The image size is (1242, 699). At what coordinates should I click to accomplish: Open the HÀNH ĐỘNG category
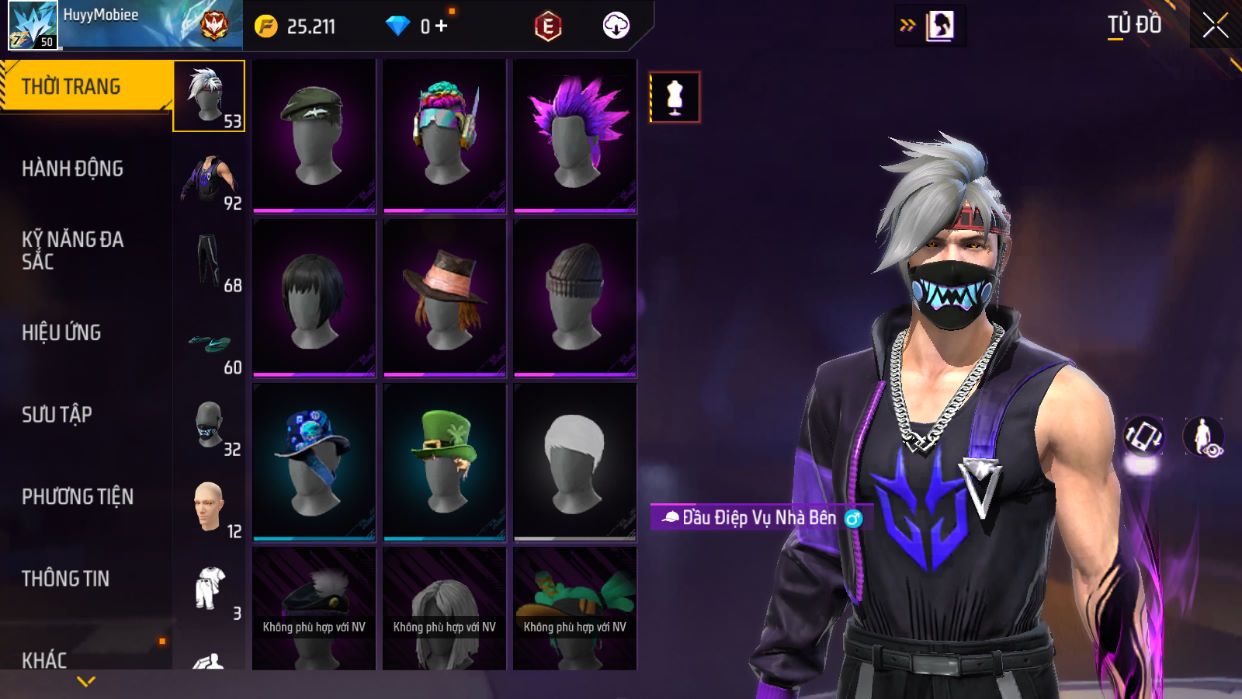(73, 169)
